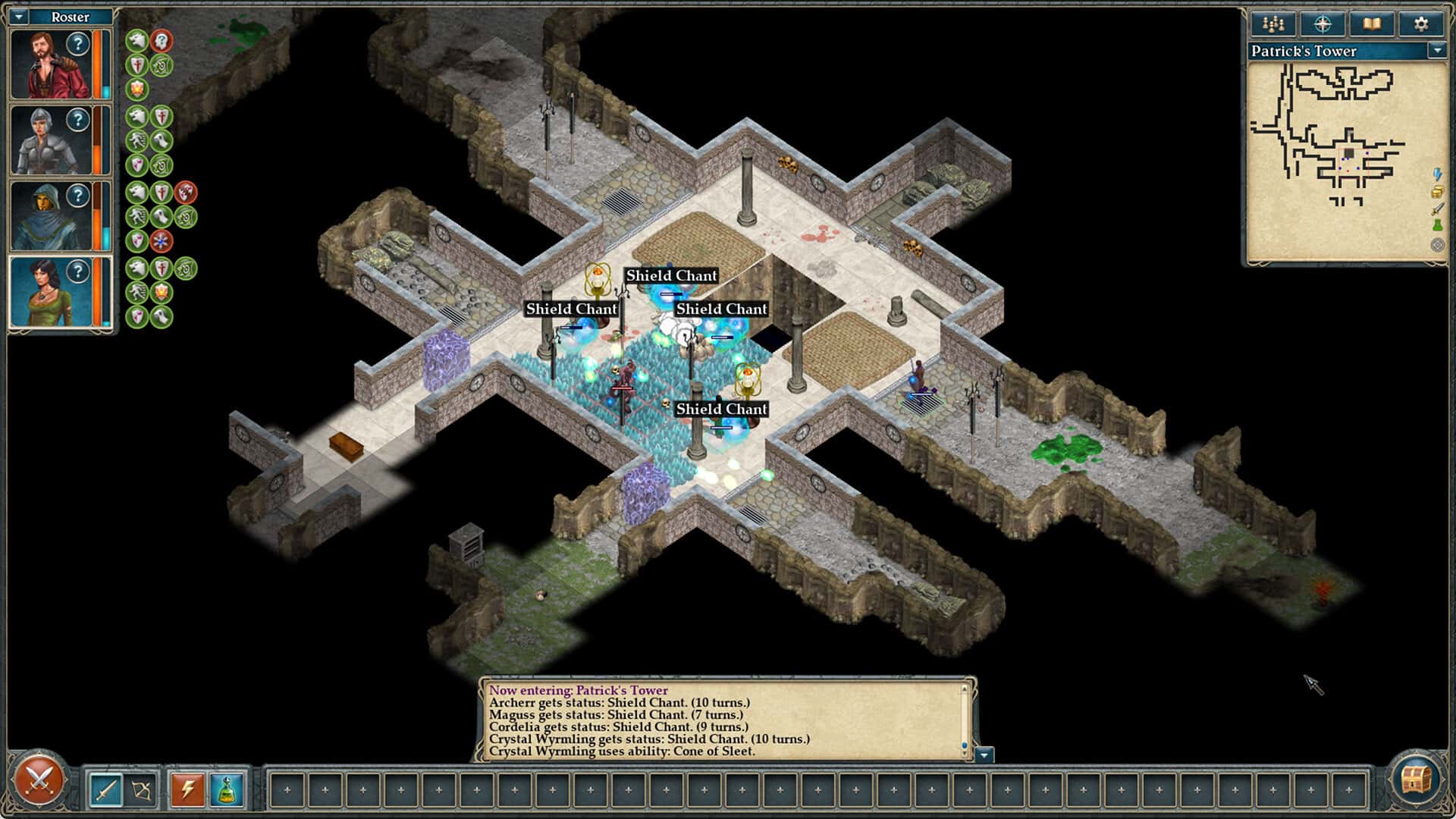Click the sword icon beside the minimap
1456x819 pixels.
[x=1439, y=209]
